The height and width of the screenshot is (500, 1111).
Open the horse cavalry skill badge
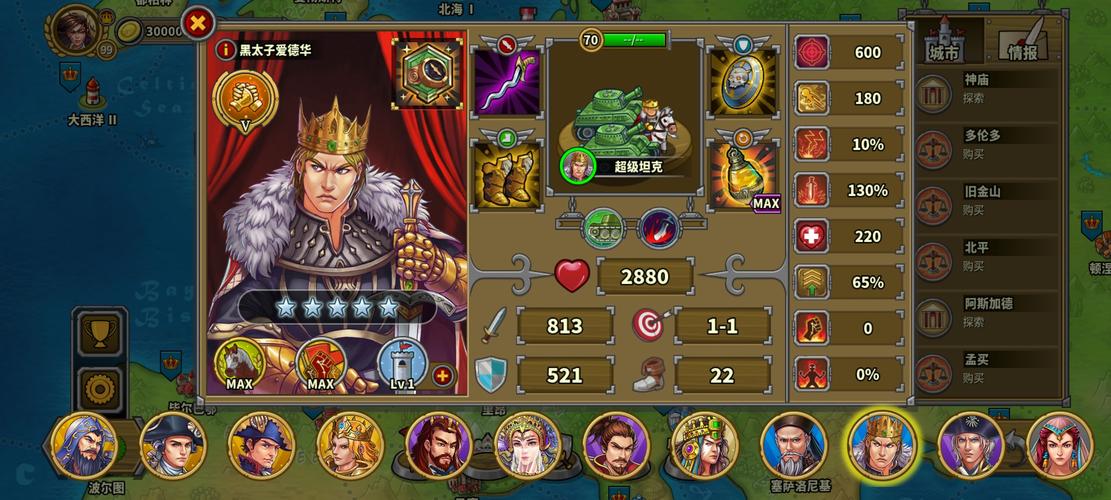239,364
